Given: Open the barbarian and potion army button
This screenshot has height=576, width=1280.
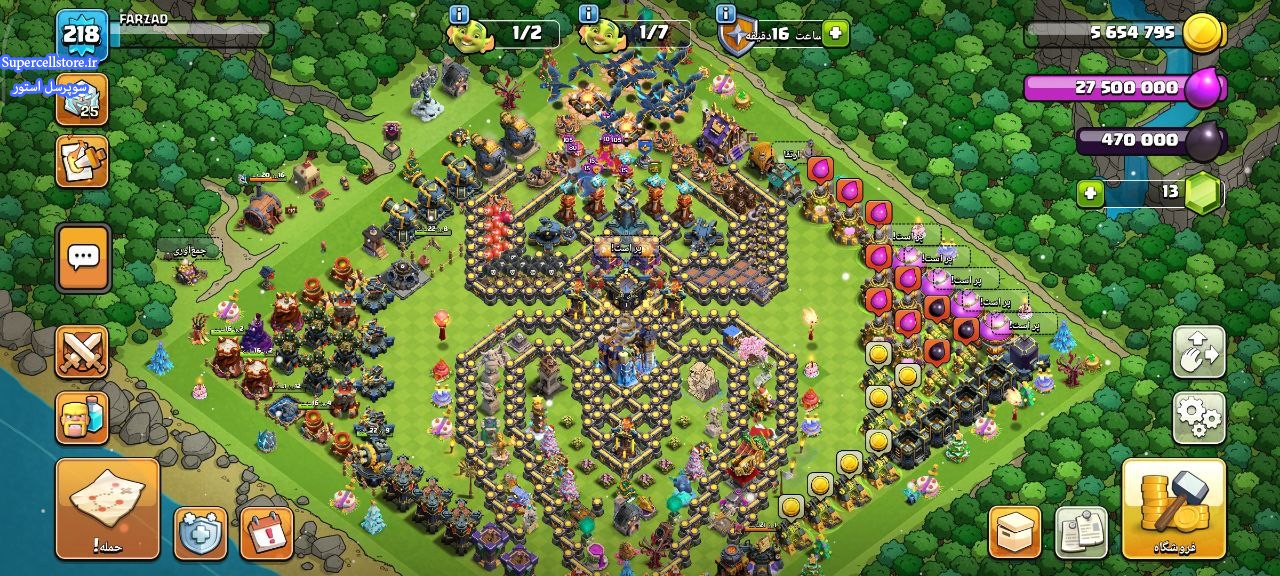Looking at the screenshot, I should [x=82, y=417].
